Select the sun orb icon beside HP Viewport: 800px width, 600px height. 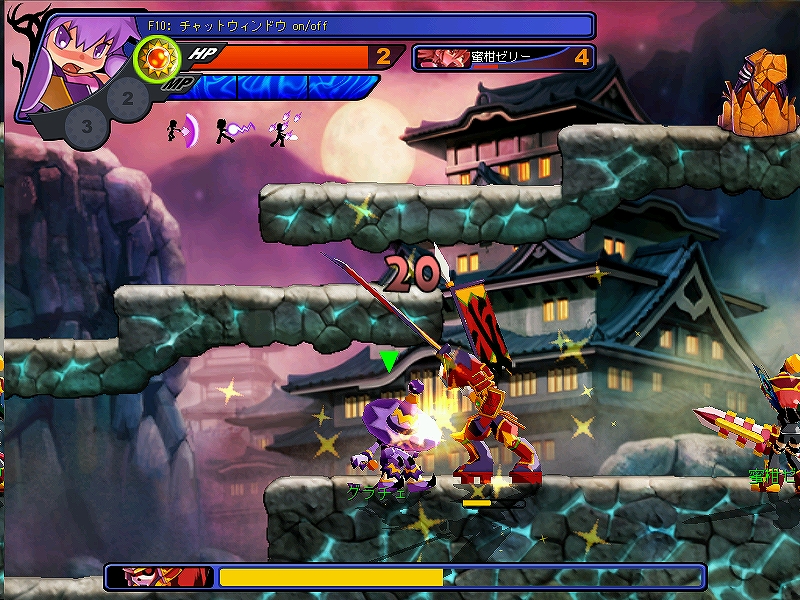[155, 58]
